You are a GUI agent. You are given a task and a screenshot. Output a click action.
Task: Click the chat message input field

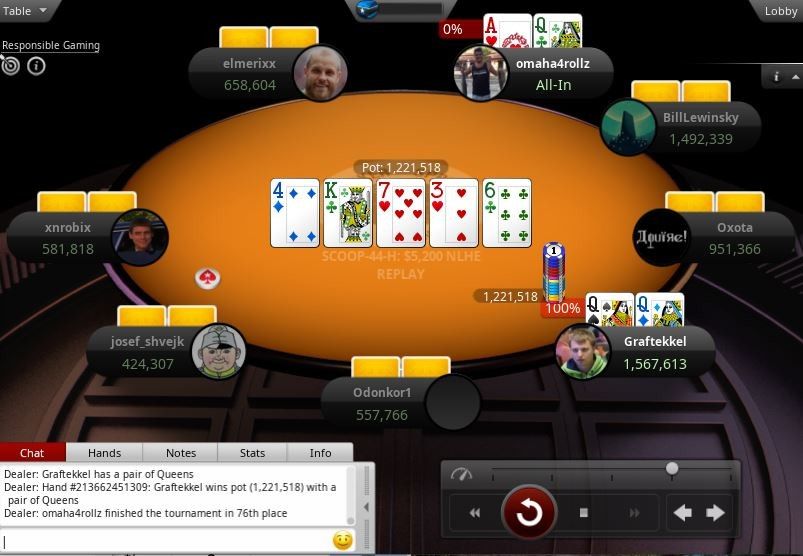[165, 541]
